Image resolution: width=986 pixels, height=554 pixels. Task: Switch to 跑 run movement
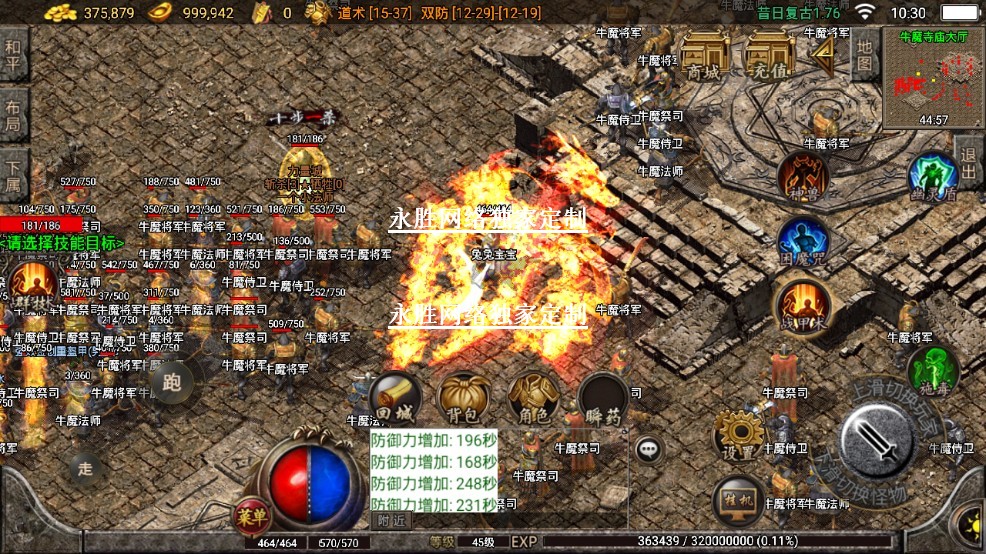tap(172, 382)
